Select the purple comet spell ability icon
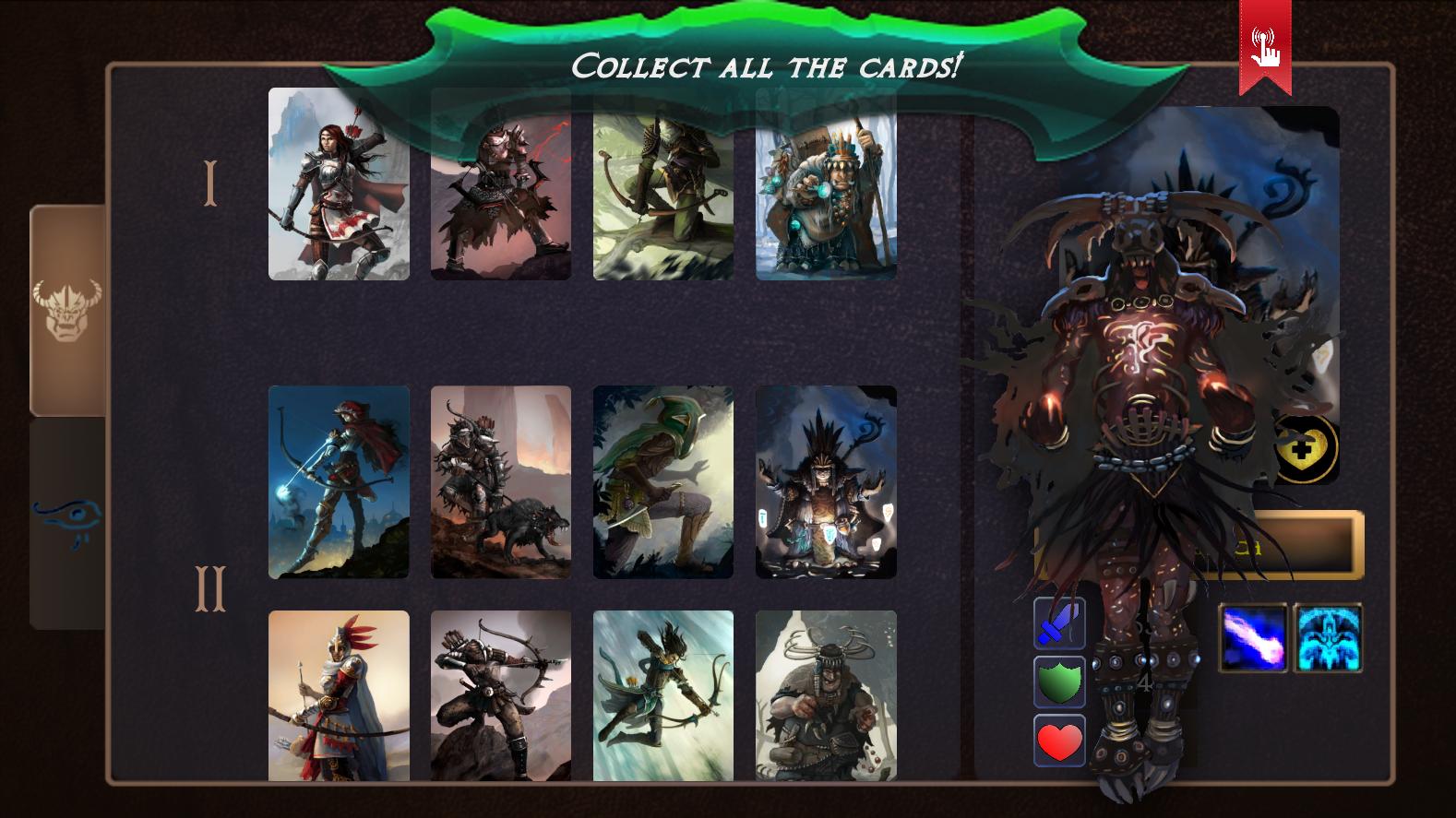1456x818 pixels. pos(1251,638)
